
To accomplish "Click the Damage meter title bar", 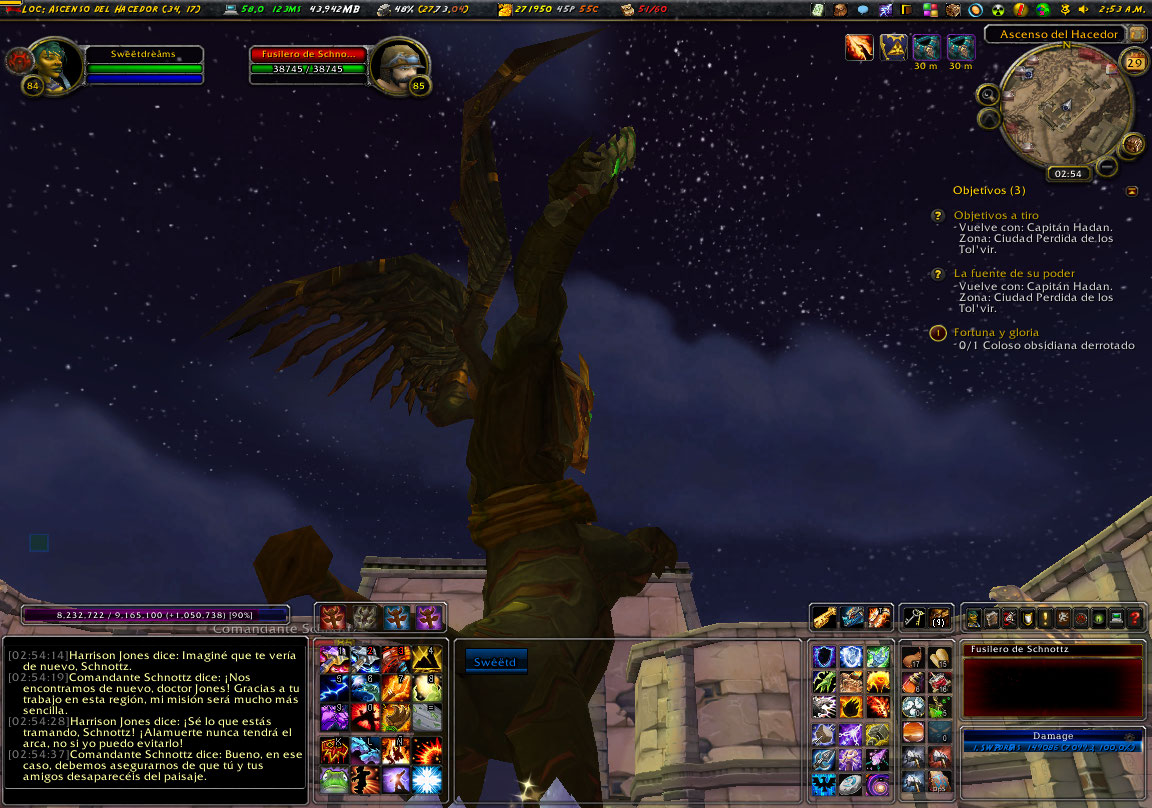I will pos(1052,735).
